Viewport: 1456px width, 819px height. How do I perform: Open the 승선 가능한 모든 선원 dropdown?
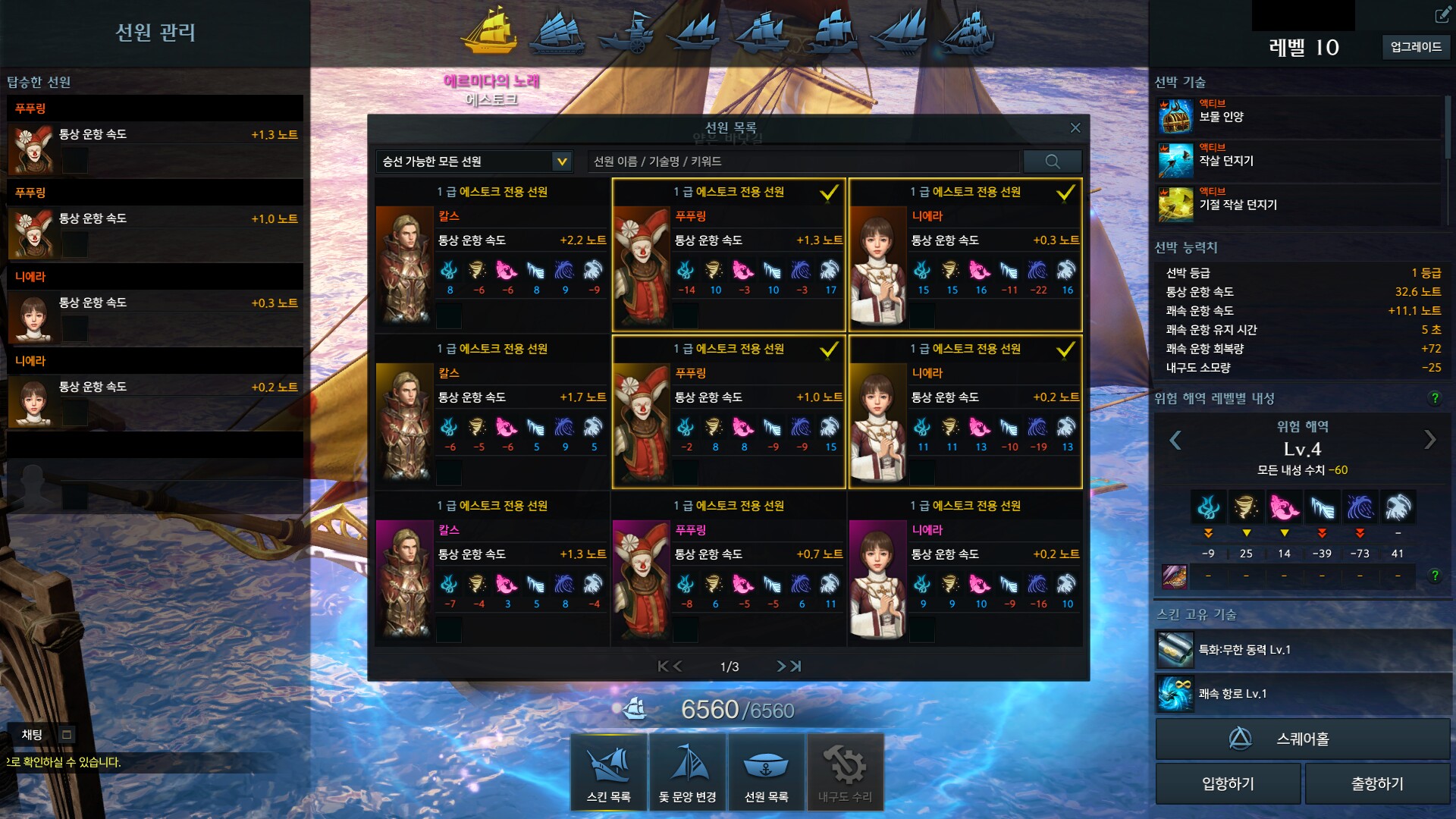[x=473, y=161]
